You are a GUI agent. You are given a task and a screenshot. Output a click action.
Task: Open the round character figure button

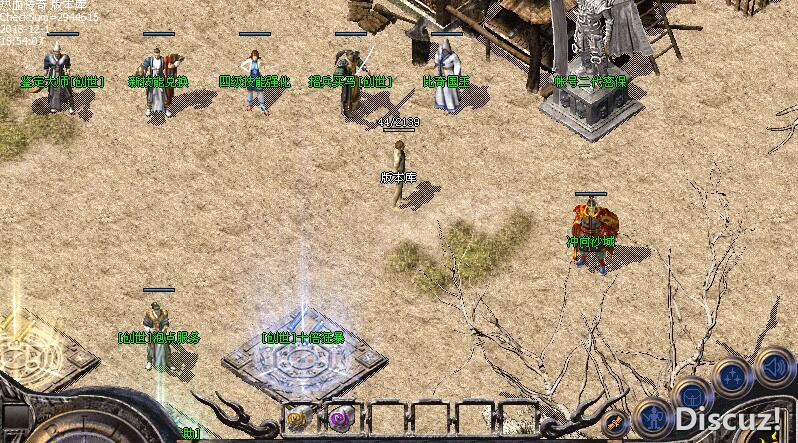click(x=654, y=415)
